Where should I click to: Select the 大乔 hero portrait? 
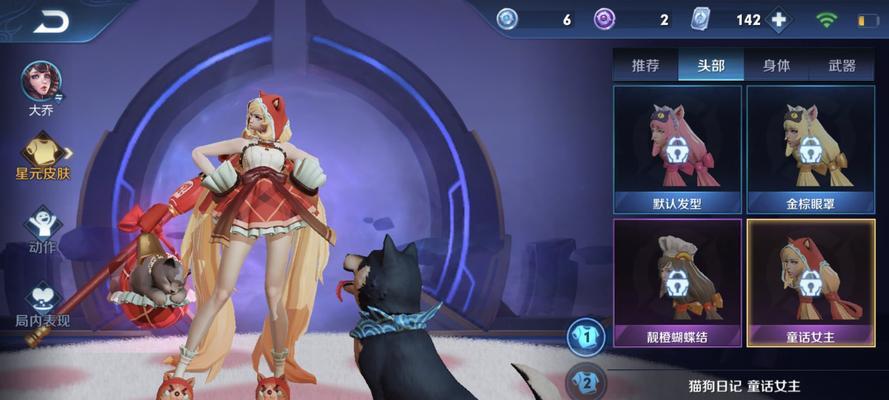point(41,82)
